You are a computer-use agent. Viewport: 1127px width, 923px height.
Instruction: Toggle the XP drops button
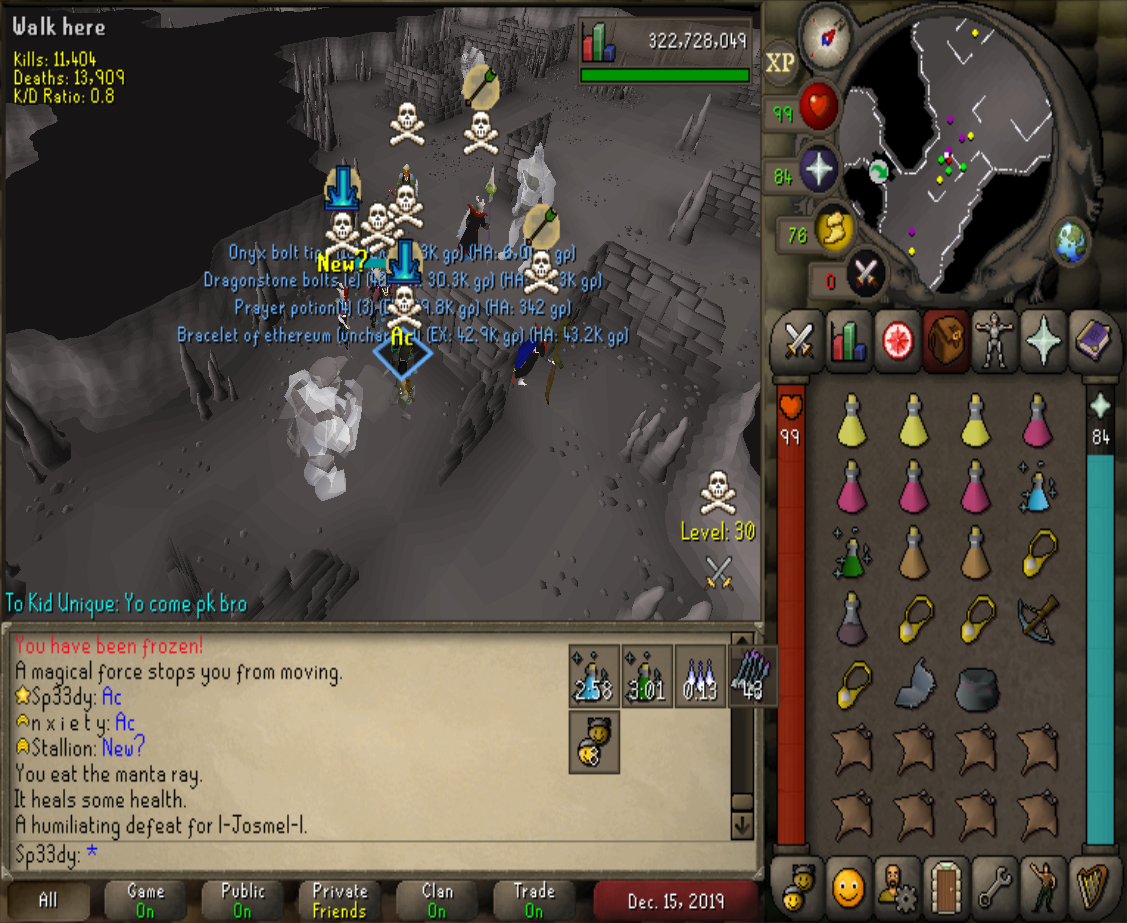[x=780, y=63]
